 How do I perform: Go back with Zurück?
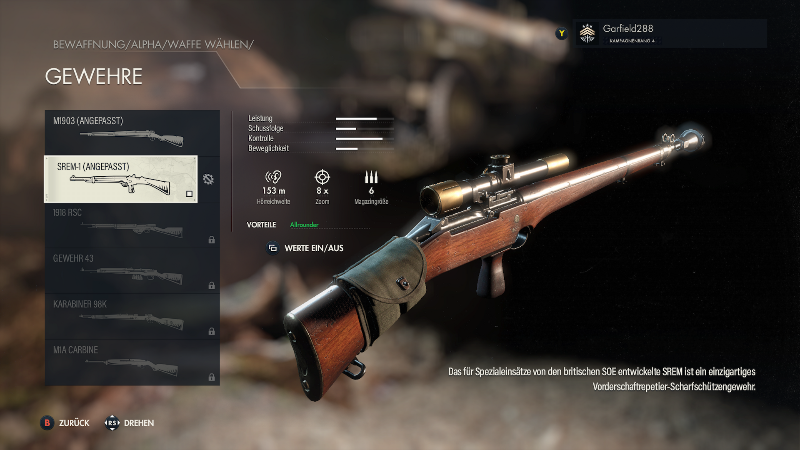pos(66,423)
